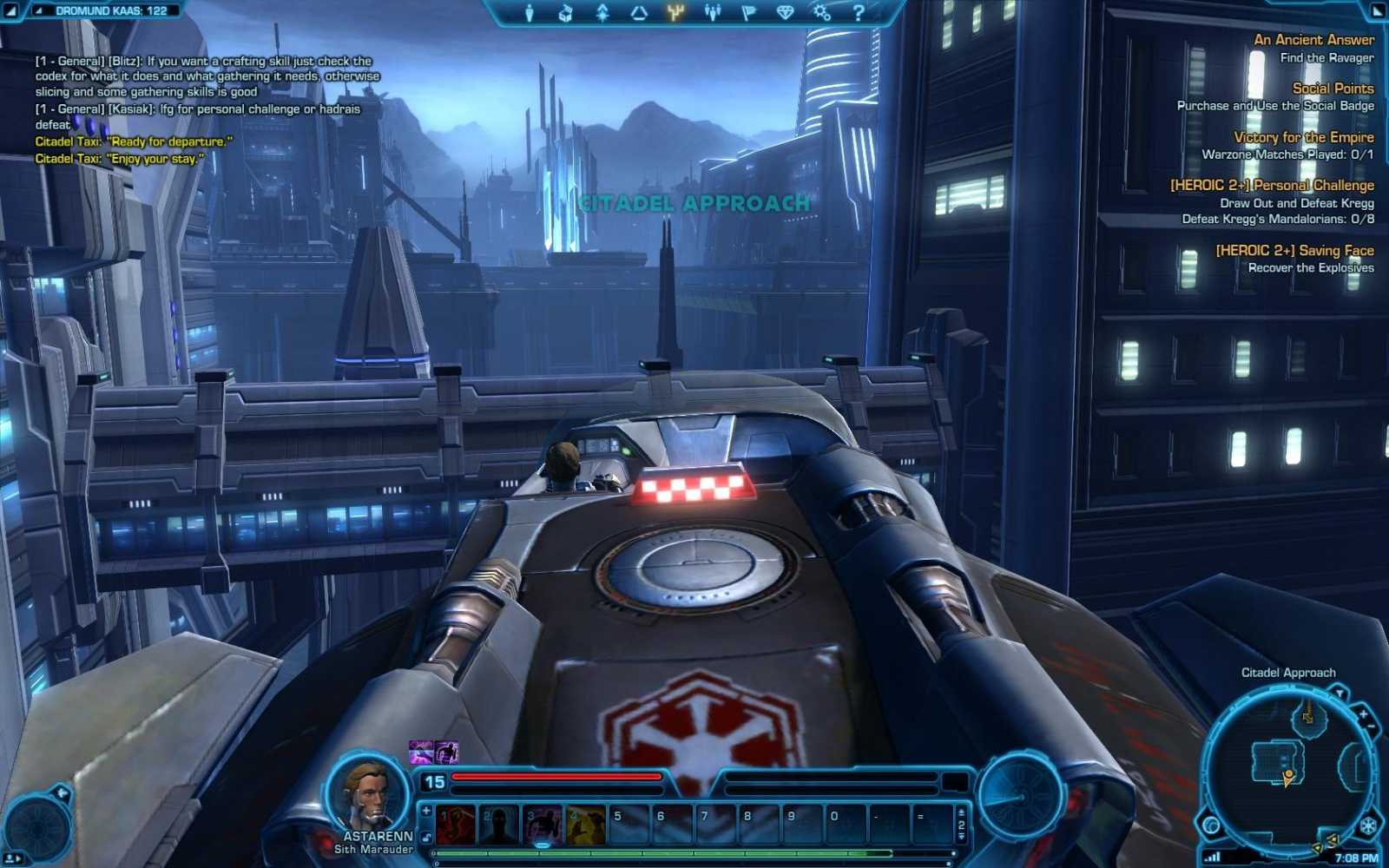Viewport: 1389px width, 868px height.
Task: Open the Abilities panel icon
Action: 603,12
